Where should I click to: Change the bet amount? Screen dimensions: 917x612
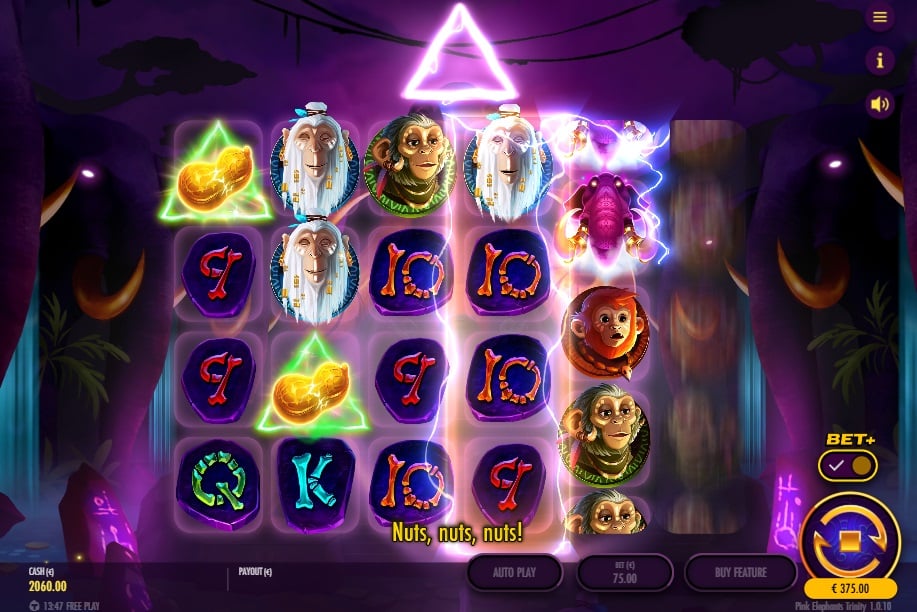(x=625, y=573)
